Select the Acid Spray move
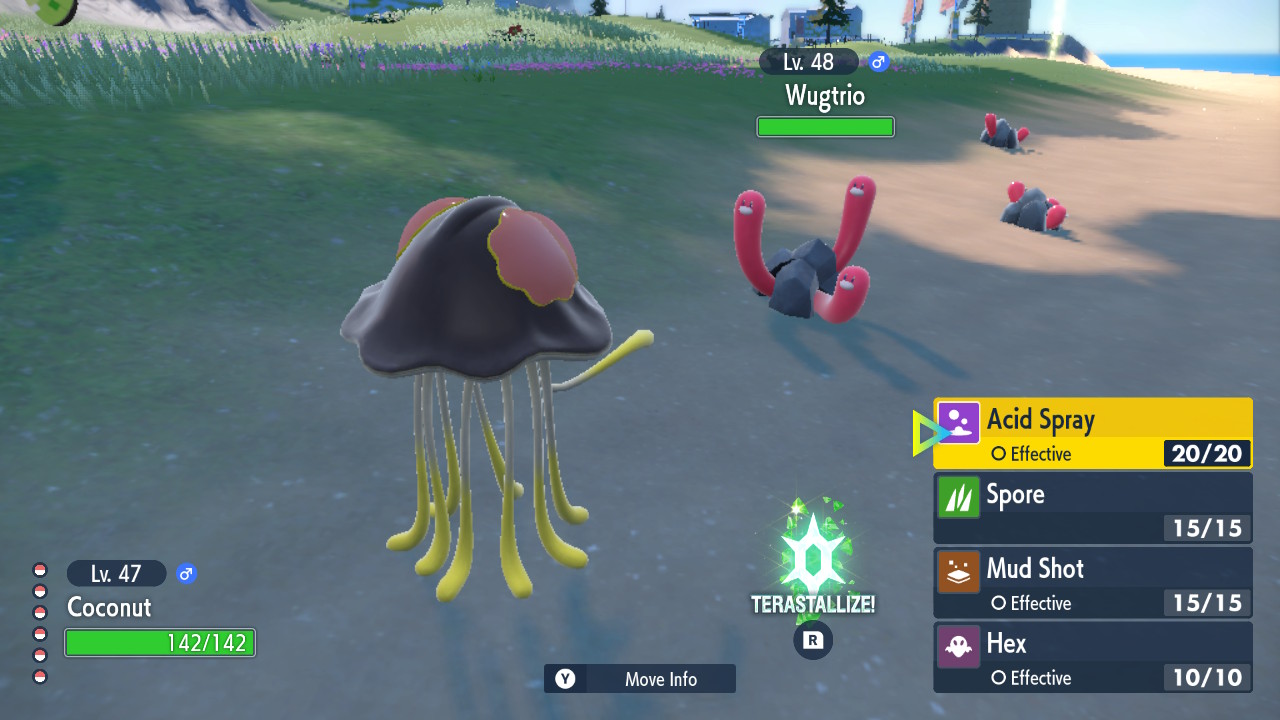 point(1092,433)
